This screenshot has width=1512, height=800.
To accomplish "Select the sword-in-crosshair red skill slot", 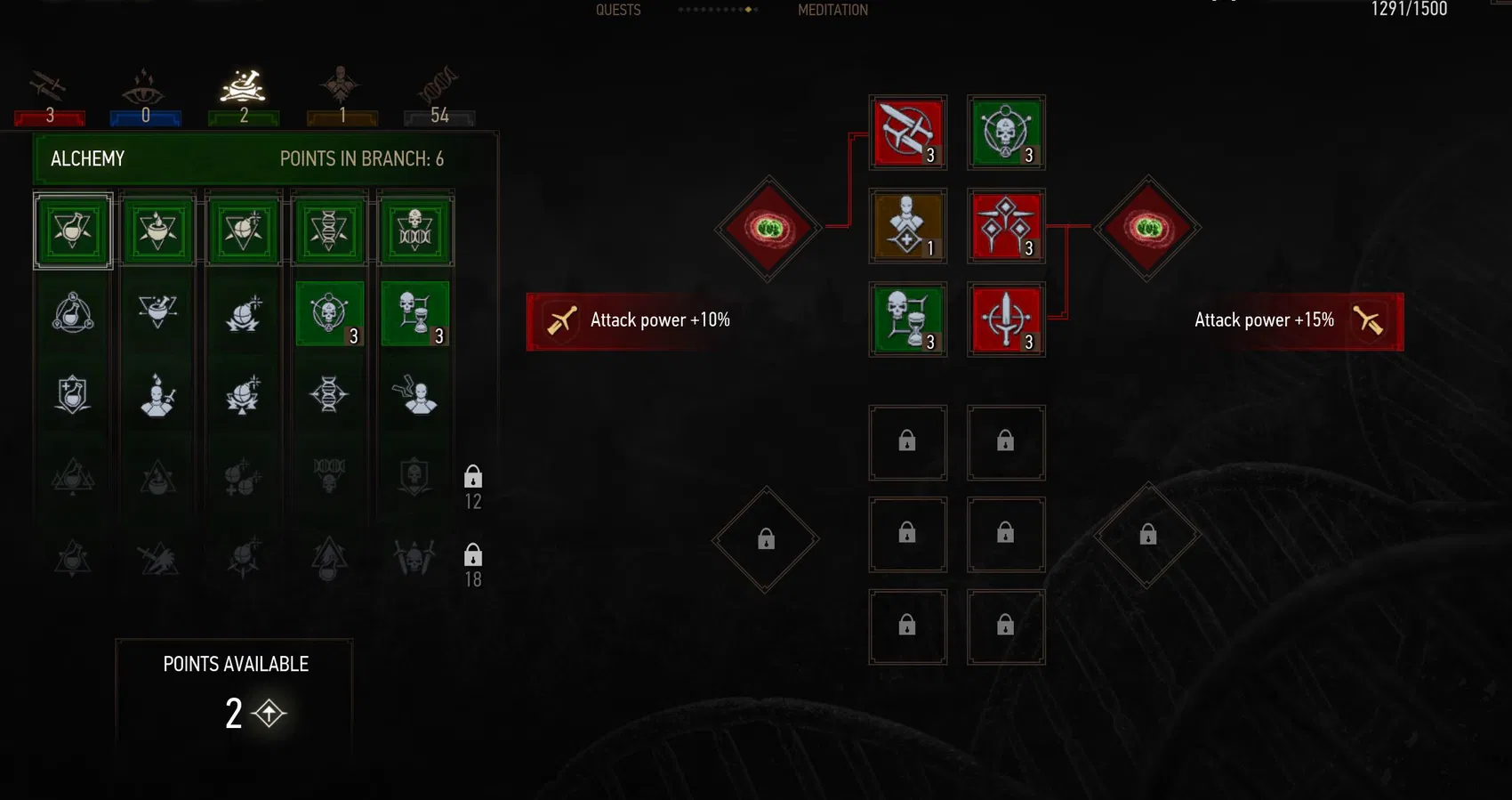I will point(1005,319).
